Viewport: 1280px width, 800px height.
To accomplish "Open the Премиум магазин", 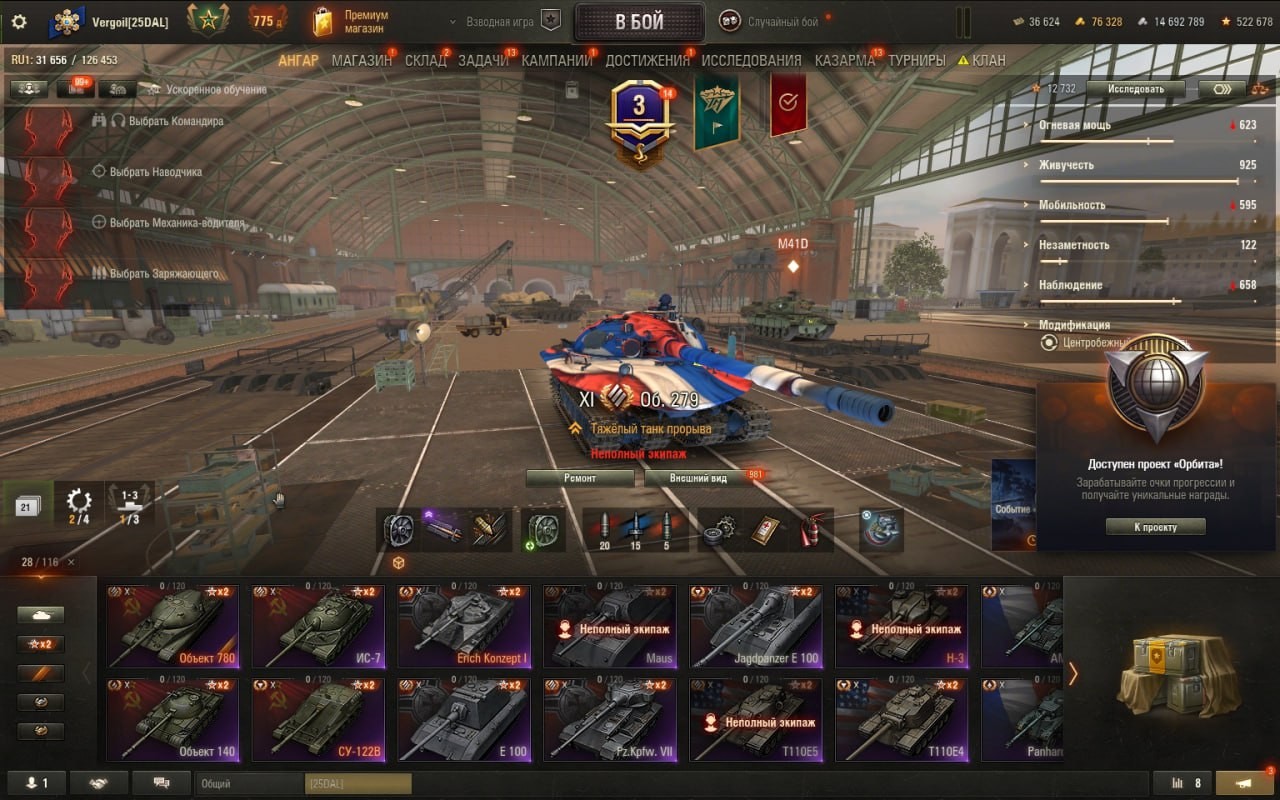I will point(352,21).
